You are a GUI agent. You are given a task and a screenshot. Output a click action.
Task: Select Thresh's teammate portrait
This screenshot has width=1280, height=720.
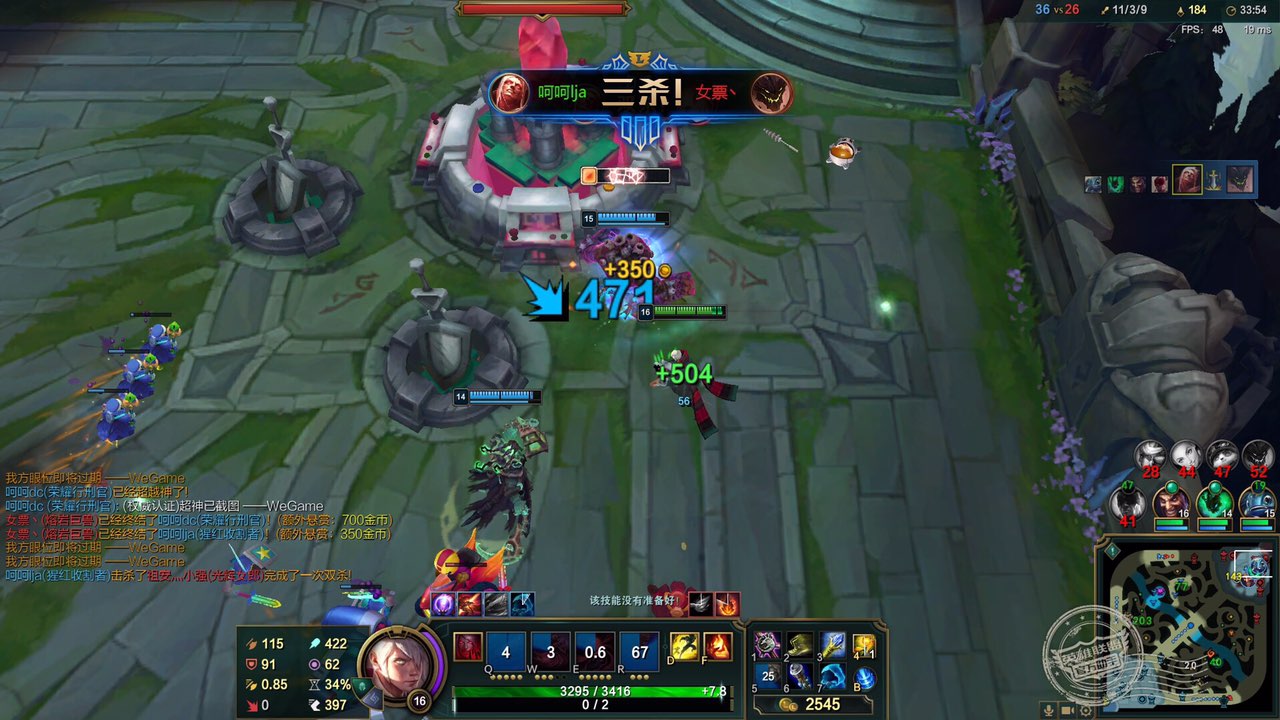[x=1214, y=501]
